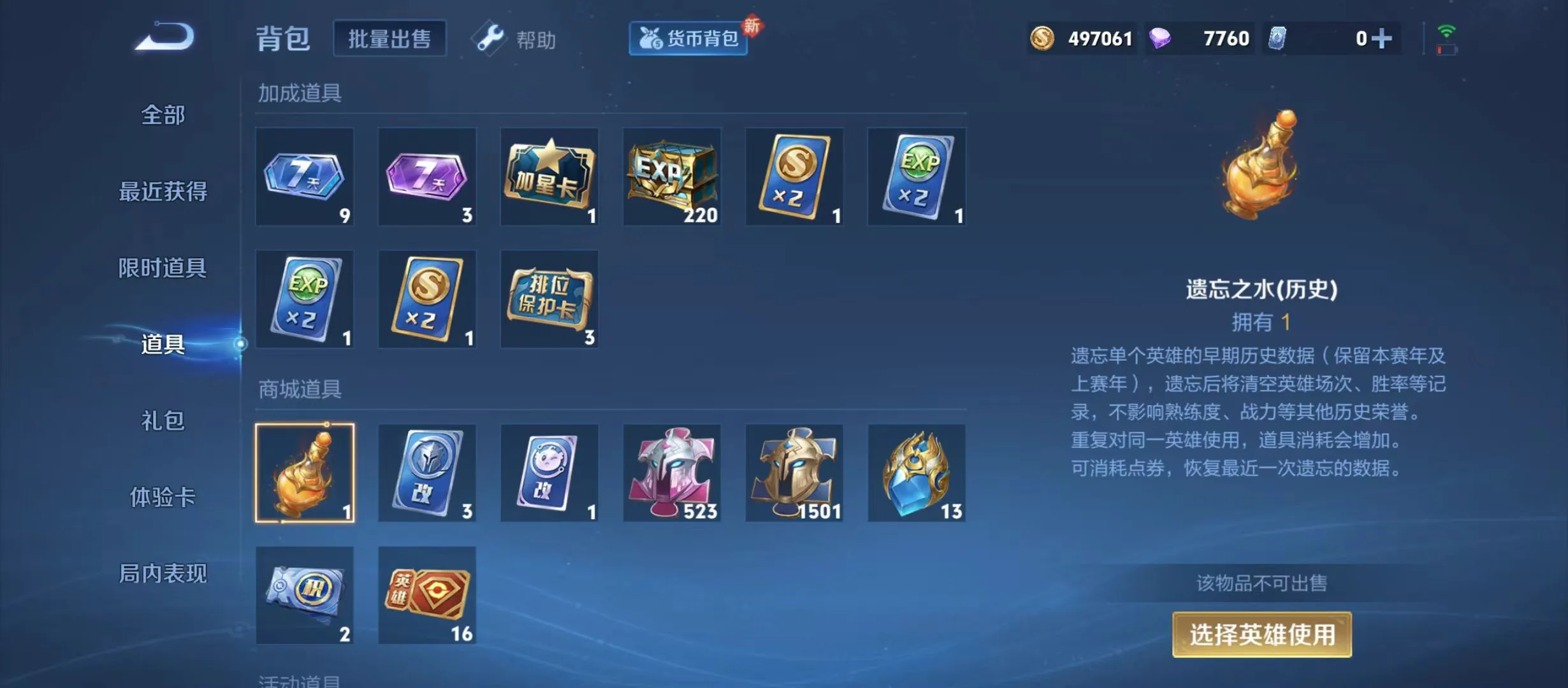Viewport: 1568px width, 688px height.
Task: Select the blue 7天 experience card
Action: 305,176
